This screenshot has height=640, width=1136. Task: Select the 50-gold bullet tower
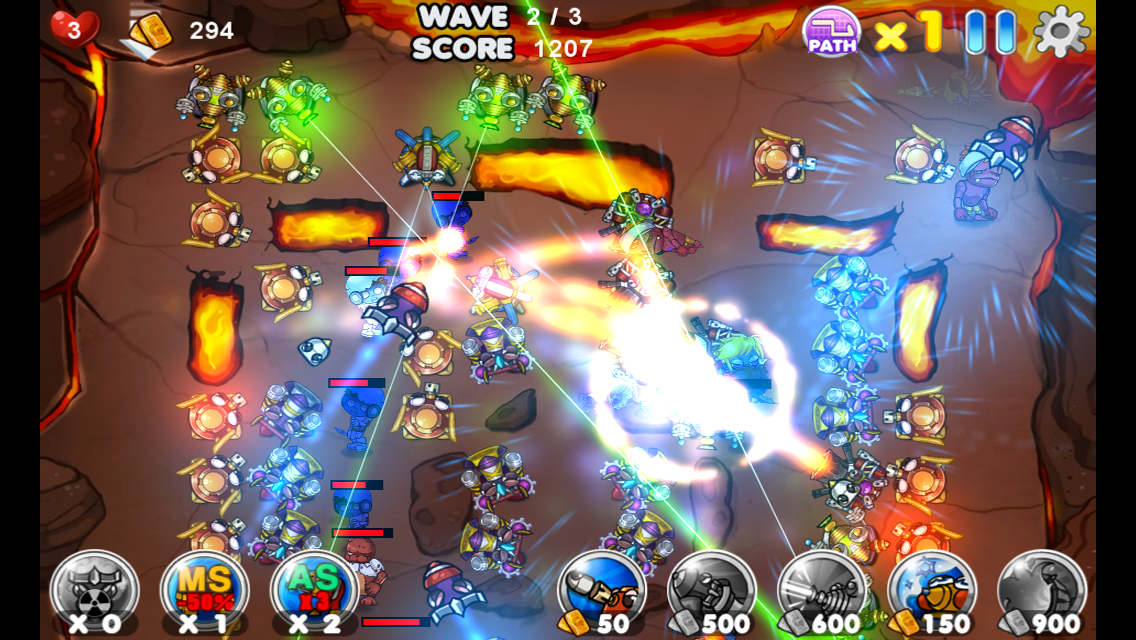pos(602,592)
